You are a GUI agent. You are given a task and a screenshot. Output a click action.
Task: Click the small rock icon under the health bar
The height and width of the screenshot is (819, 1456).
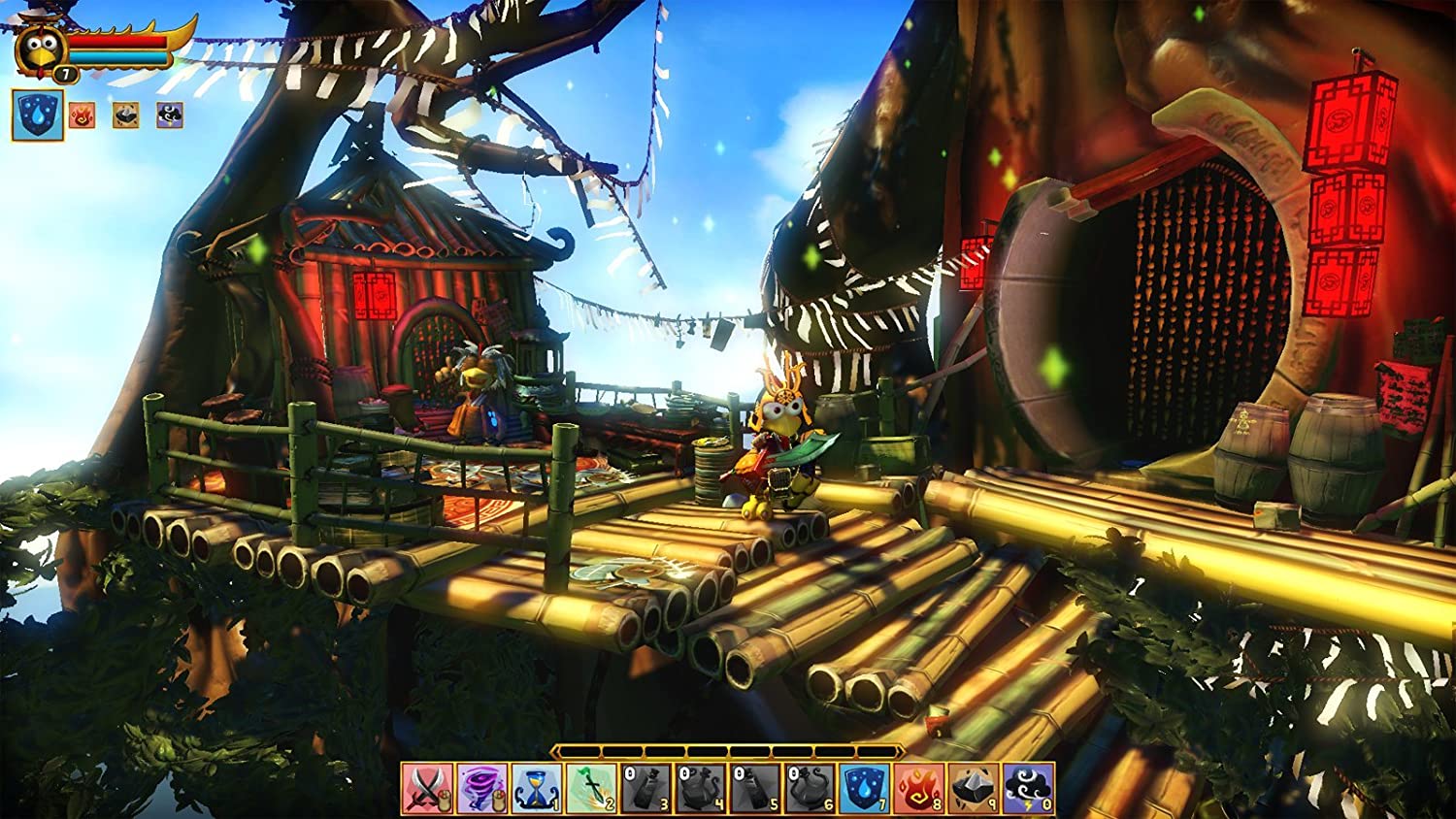click(125, 115)
